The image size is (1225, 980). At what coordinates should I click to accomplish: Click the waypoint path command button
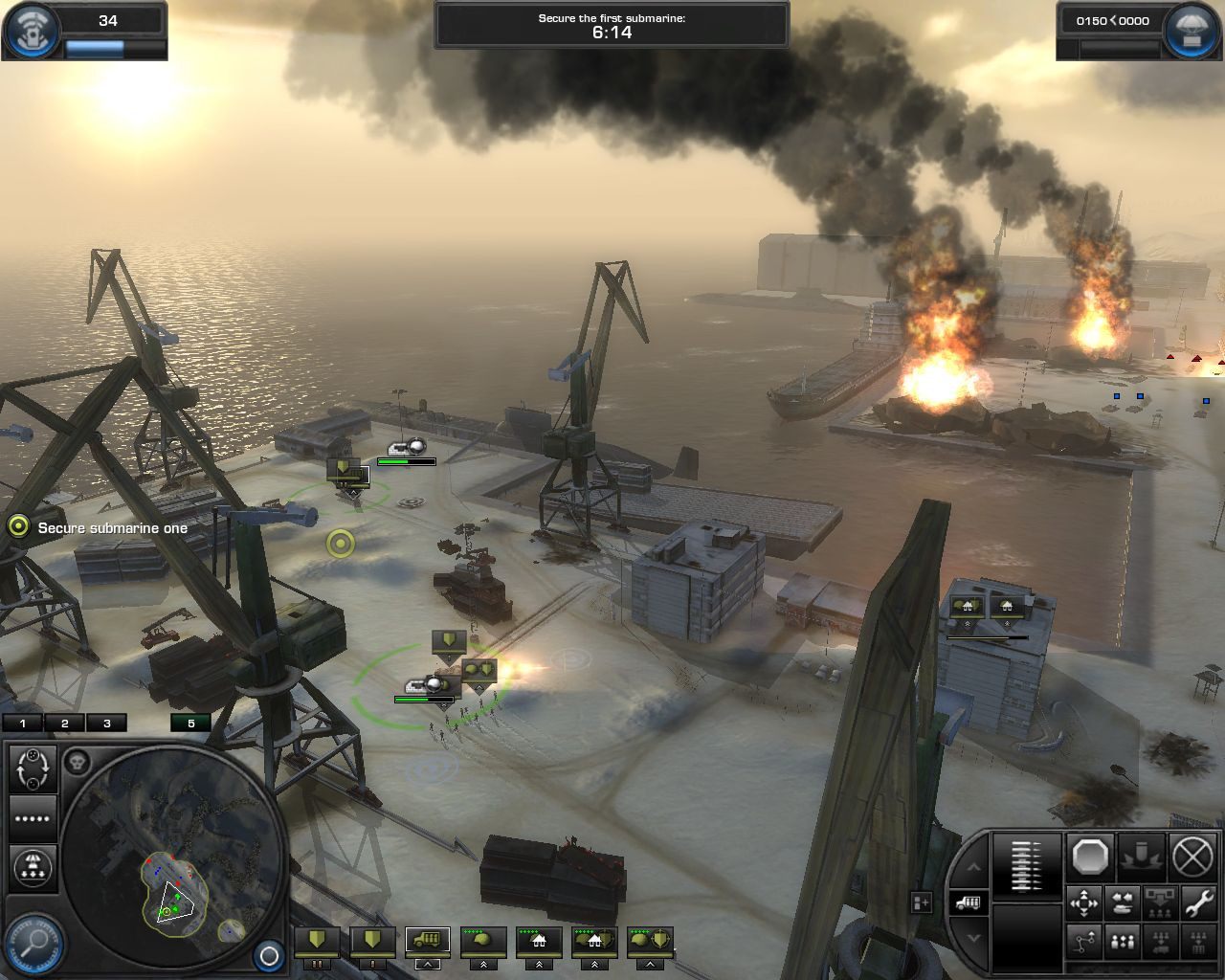[1083, 943]
